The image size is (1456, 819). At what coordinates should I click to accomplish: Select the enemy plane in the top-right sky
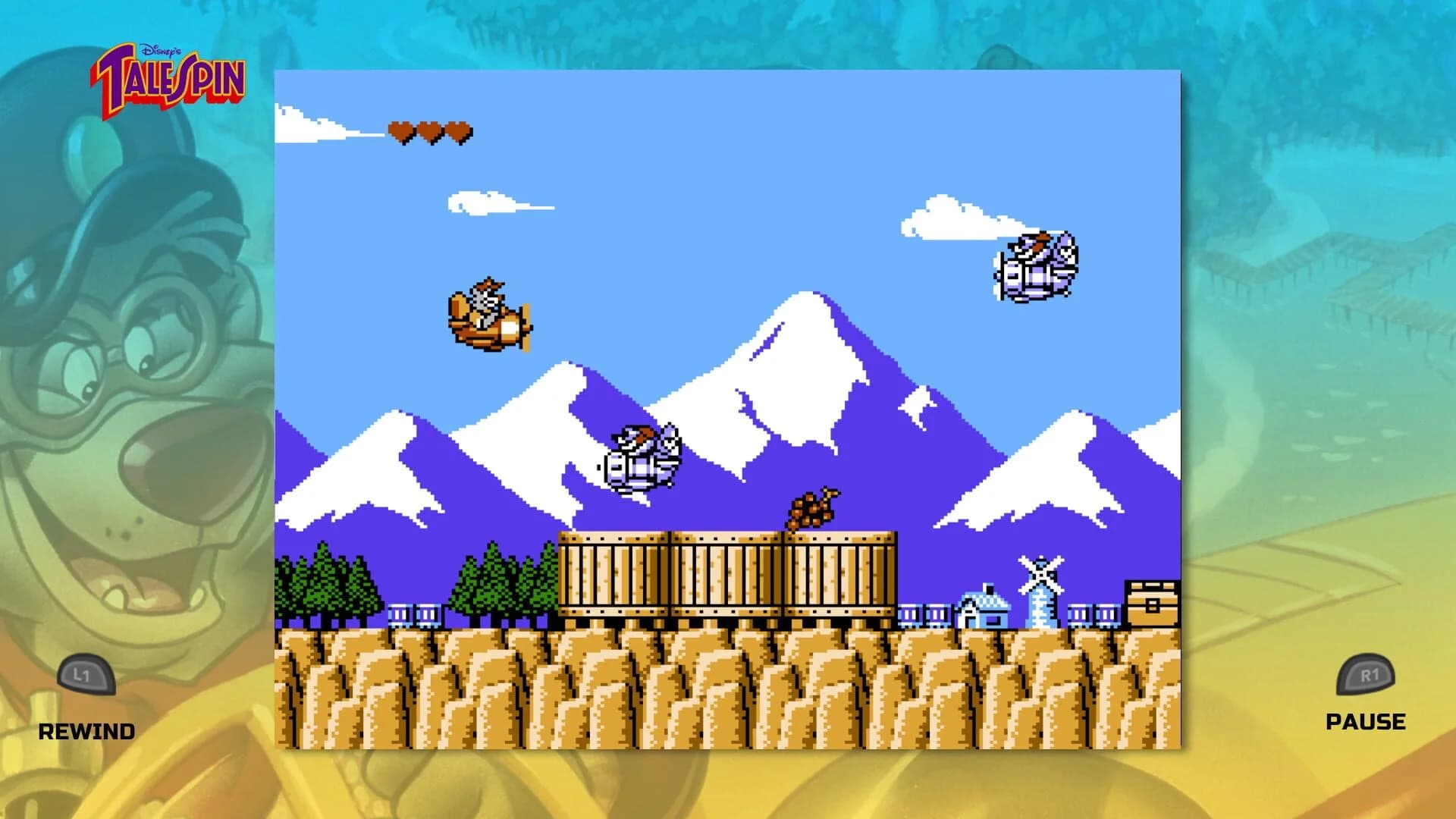click(x=1035, y=265)
